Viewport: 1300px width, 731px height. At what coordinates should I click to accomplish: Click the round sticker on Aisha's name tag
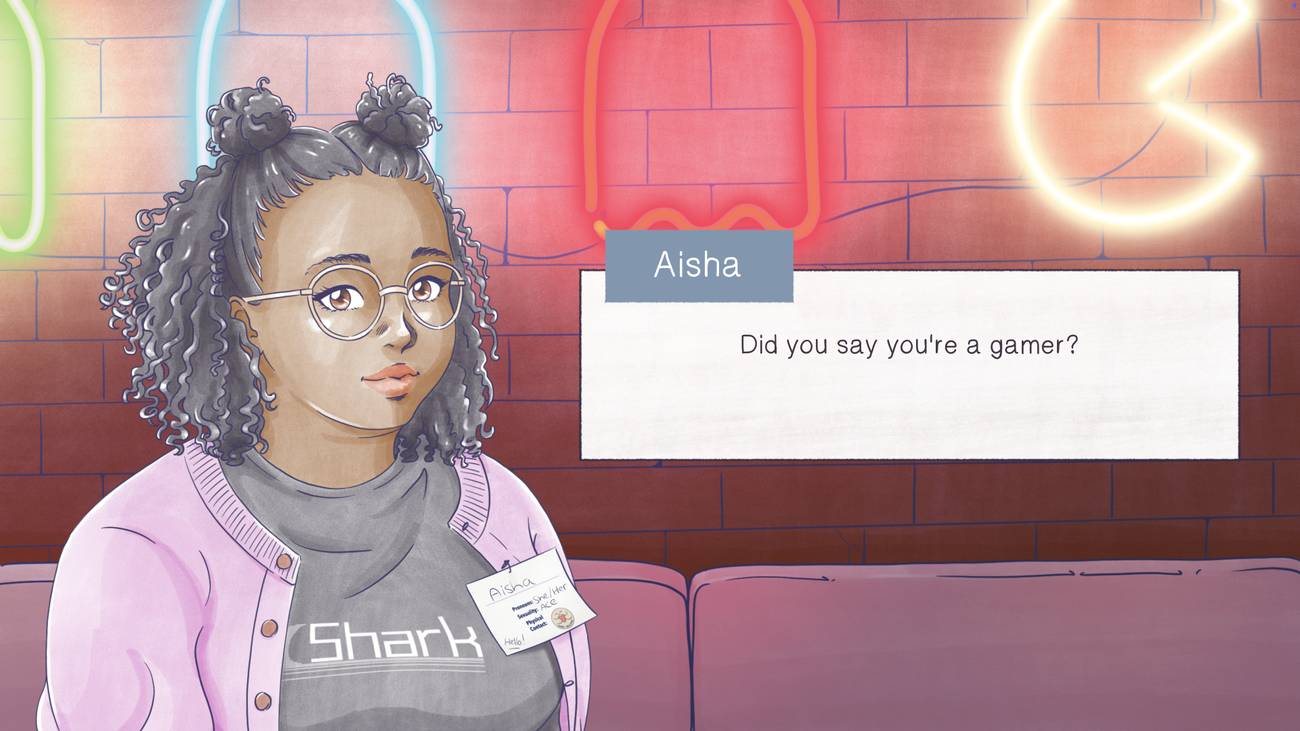(x=562, y=618)
